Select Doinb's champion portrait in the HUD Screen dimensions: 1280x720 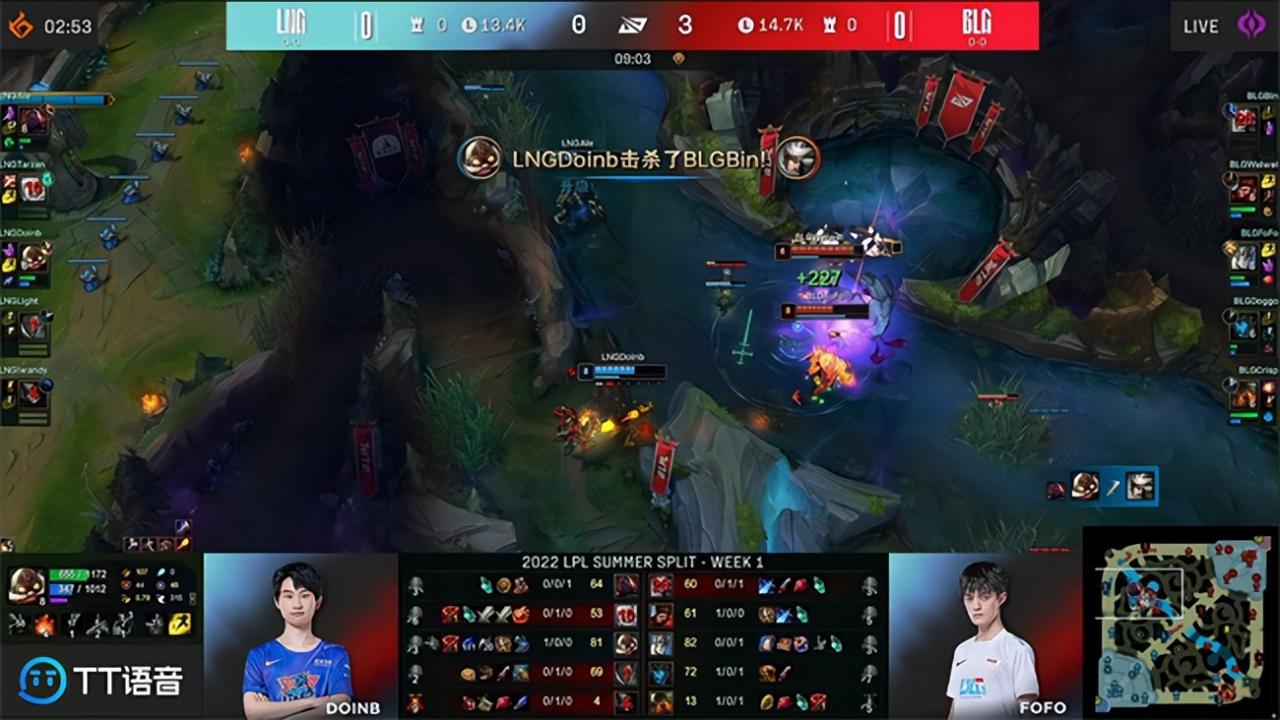coord(30,585)
